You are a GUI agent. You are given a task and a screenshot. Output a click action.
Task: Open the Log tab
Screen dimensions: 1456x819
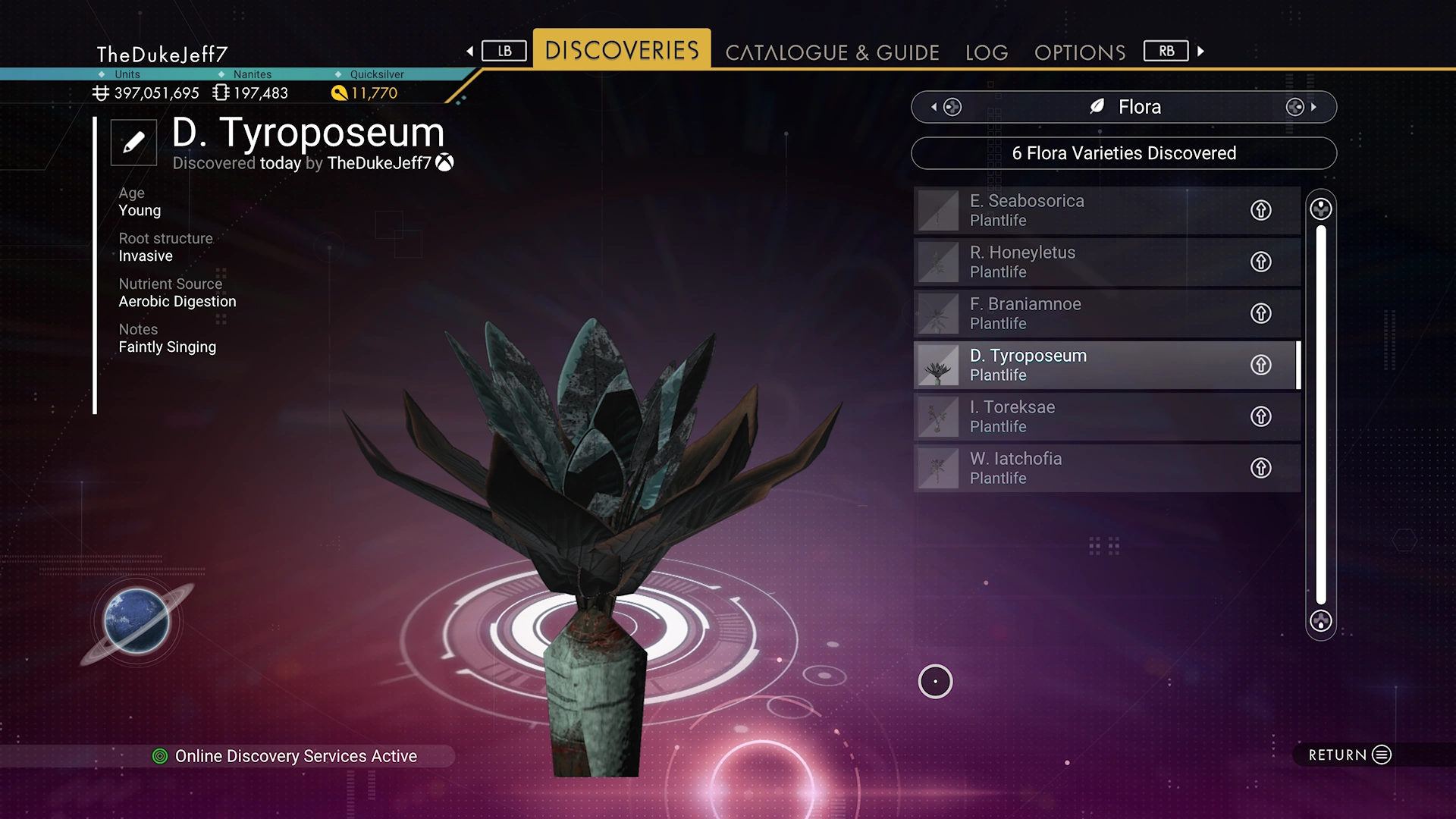[987, 52]
